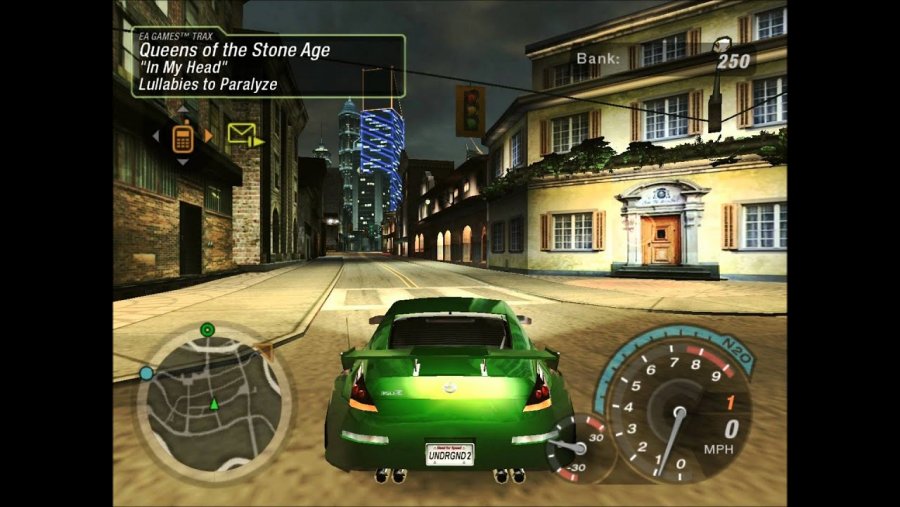This screenshot has width=900, height=507.
Task: Open the orange cell phone icon
Action: [182, 137]
